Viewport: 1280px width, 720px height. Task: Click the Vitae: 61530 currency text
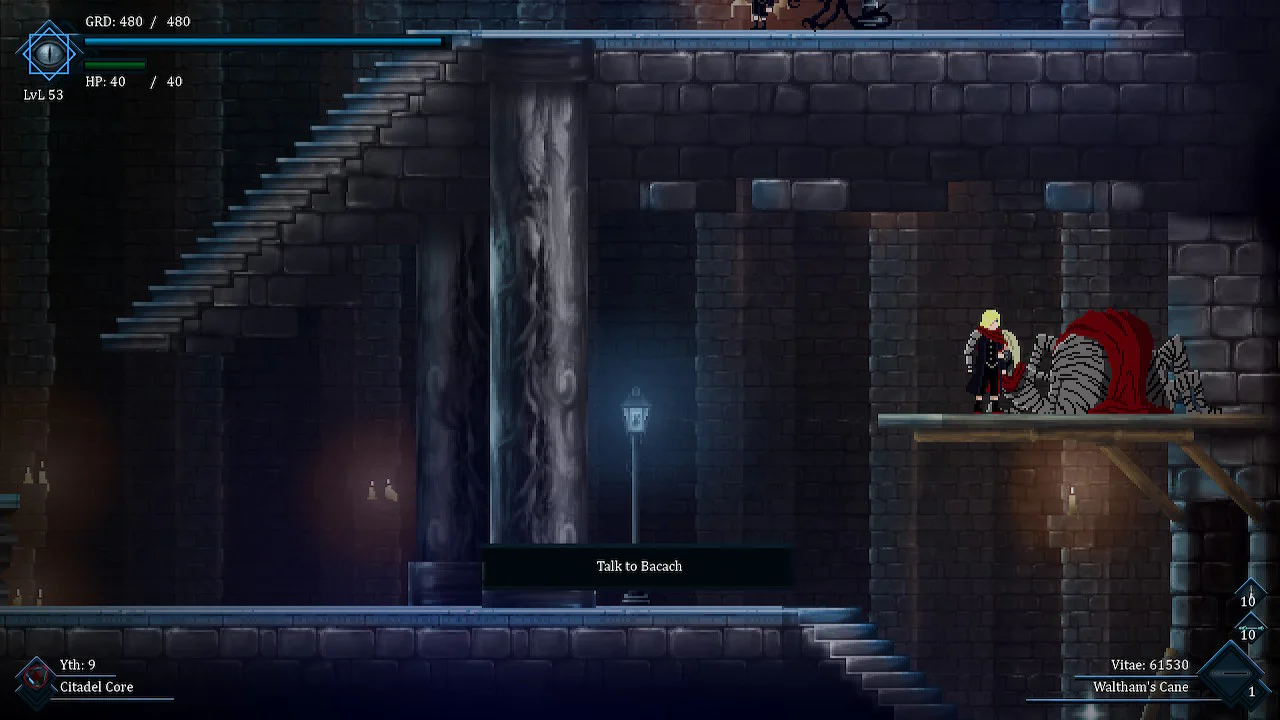pos(1148,664)
